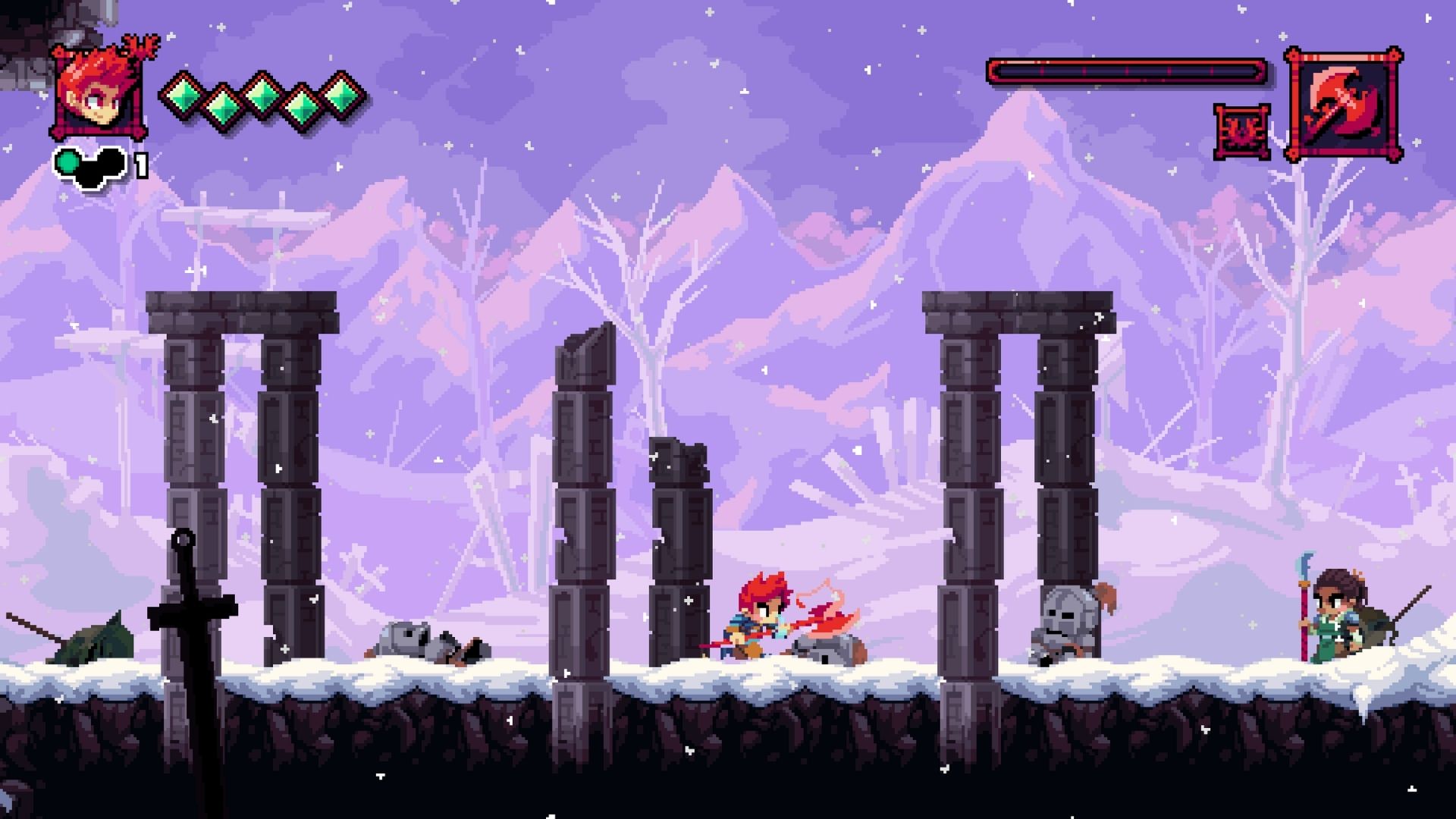Click the green orb potion icon
The image size is (1456, 819).
[x=69, y=162]
